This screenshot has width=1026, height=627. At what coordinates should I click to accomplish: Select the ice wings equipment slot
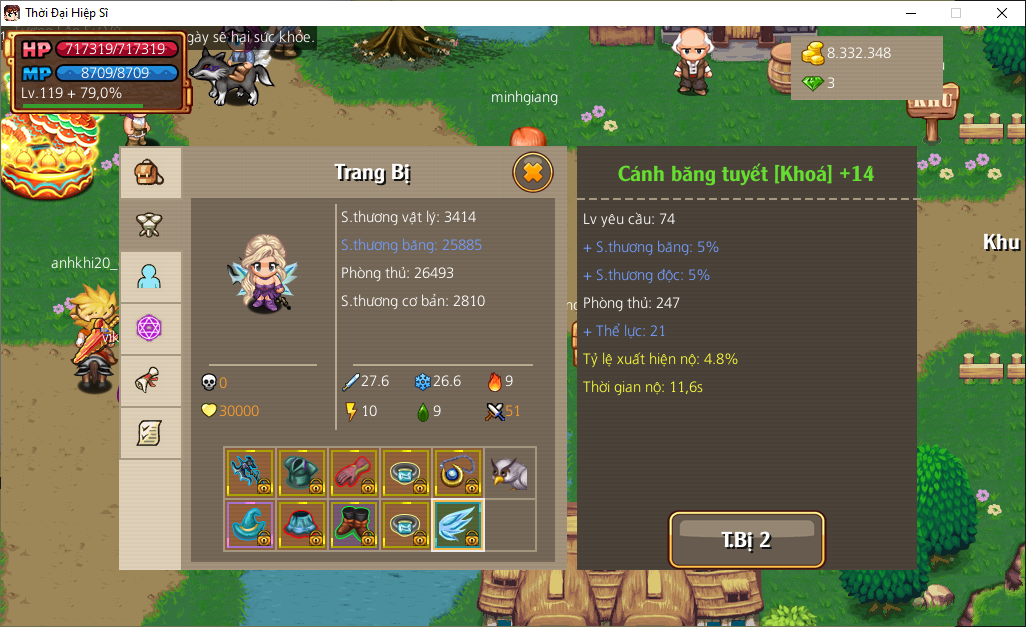[458, 525]
